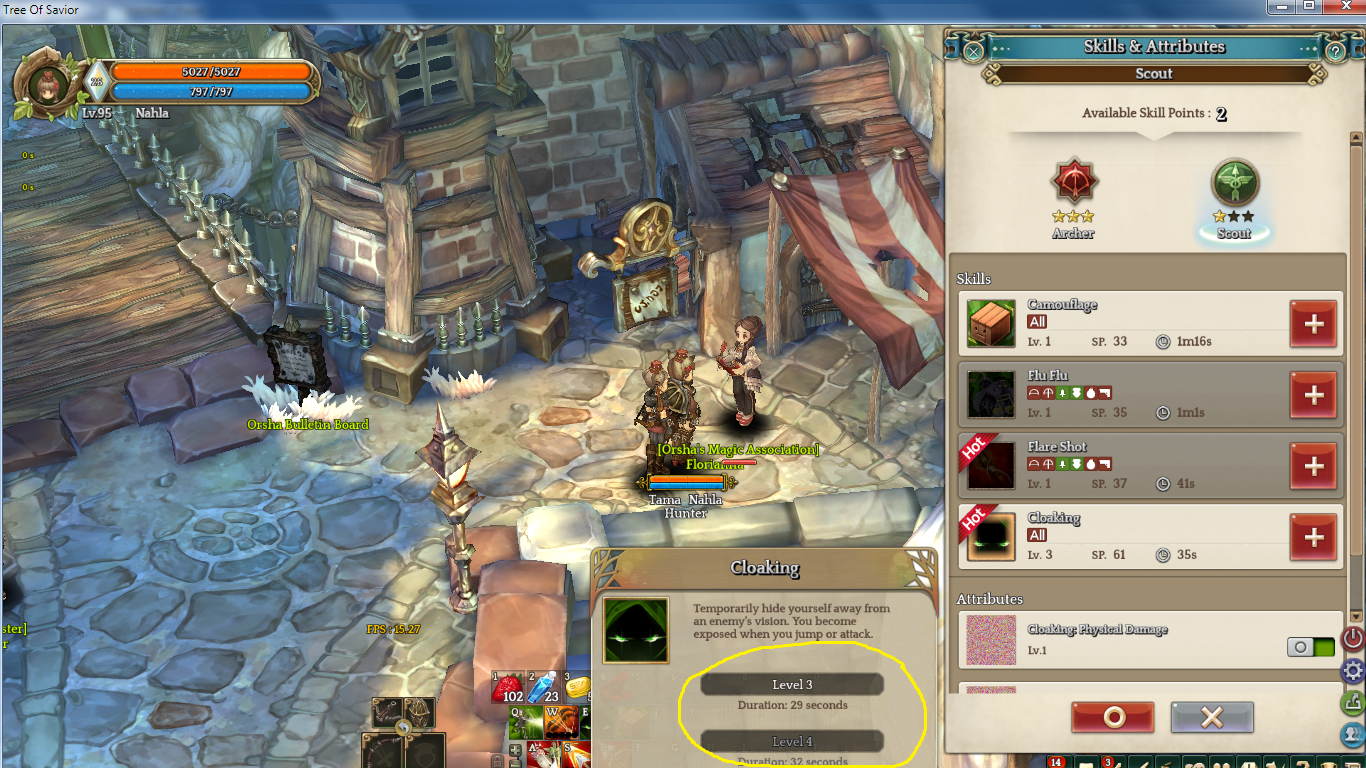
Task: Add a skill point to Camouflage
Action: 1313,324
